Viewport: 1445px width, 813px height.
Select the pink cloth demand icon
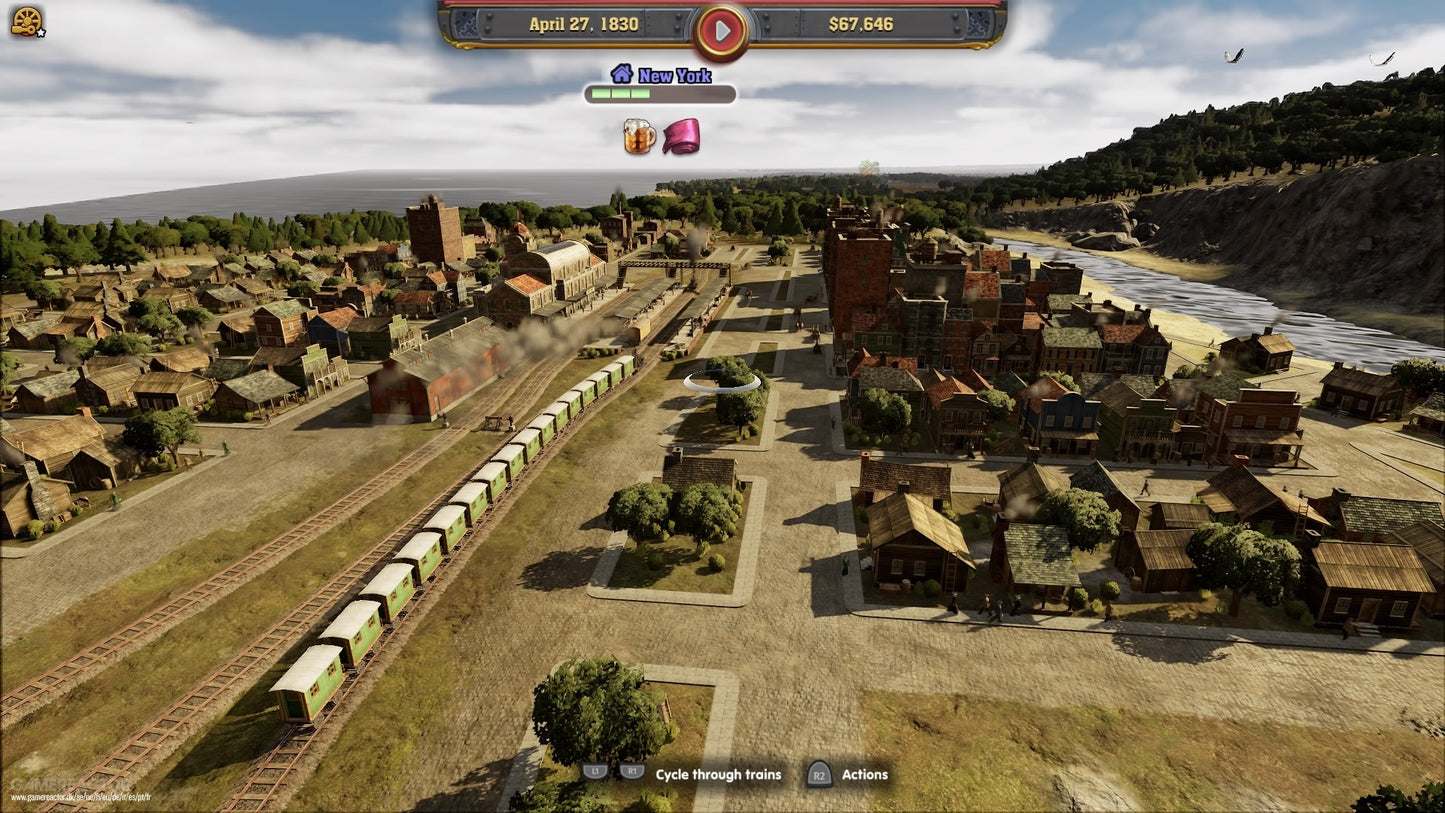[x=679, y=136]
